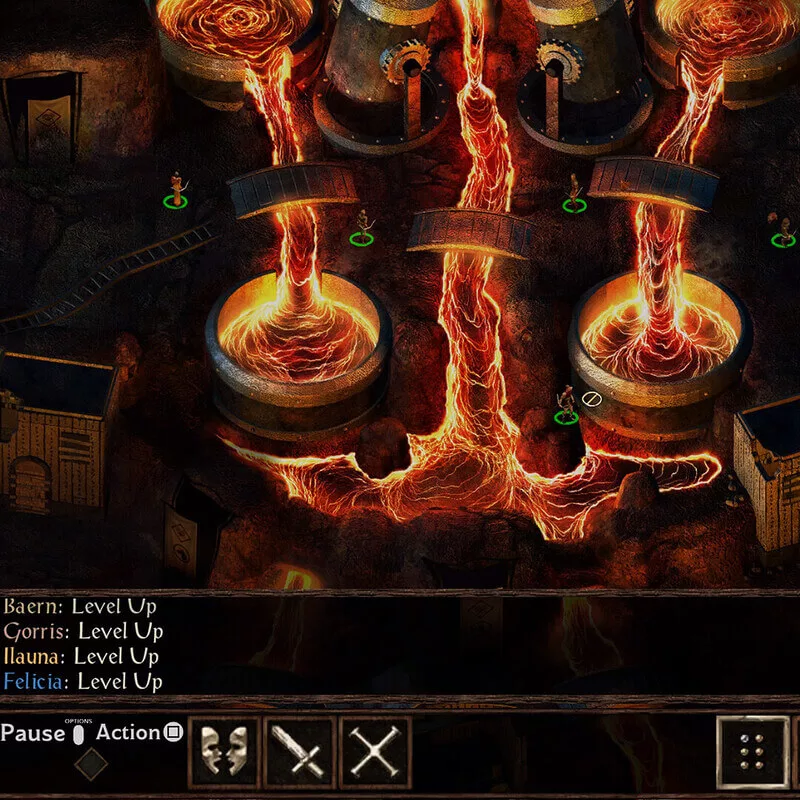Click the Gorris Level Up message
Image resolution: width=800 pixels, height=800 pixels.
[x=83, y=631]
